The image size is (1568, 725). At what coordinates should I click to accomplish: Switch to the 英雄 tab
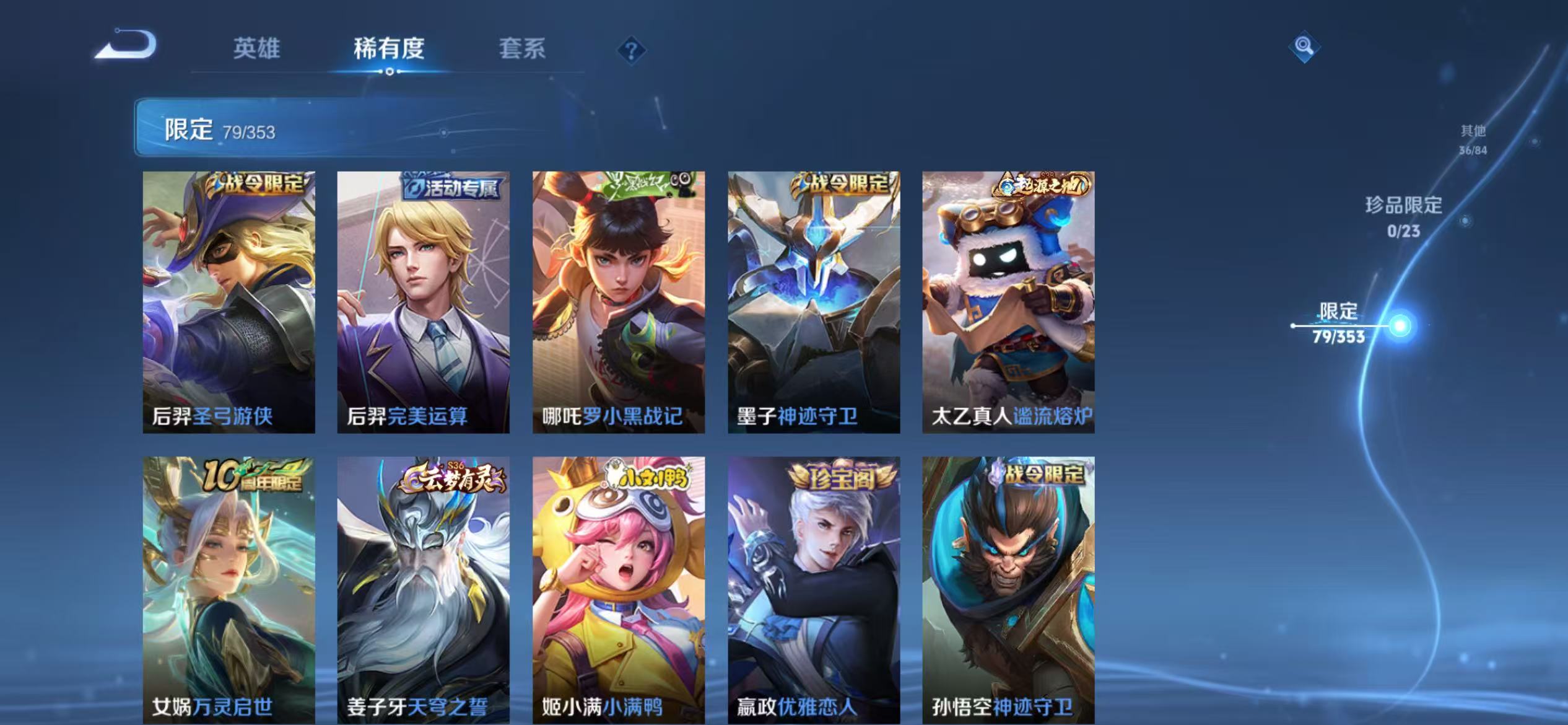tap(256, 50)
